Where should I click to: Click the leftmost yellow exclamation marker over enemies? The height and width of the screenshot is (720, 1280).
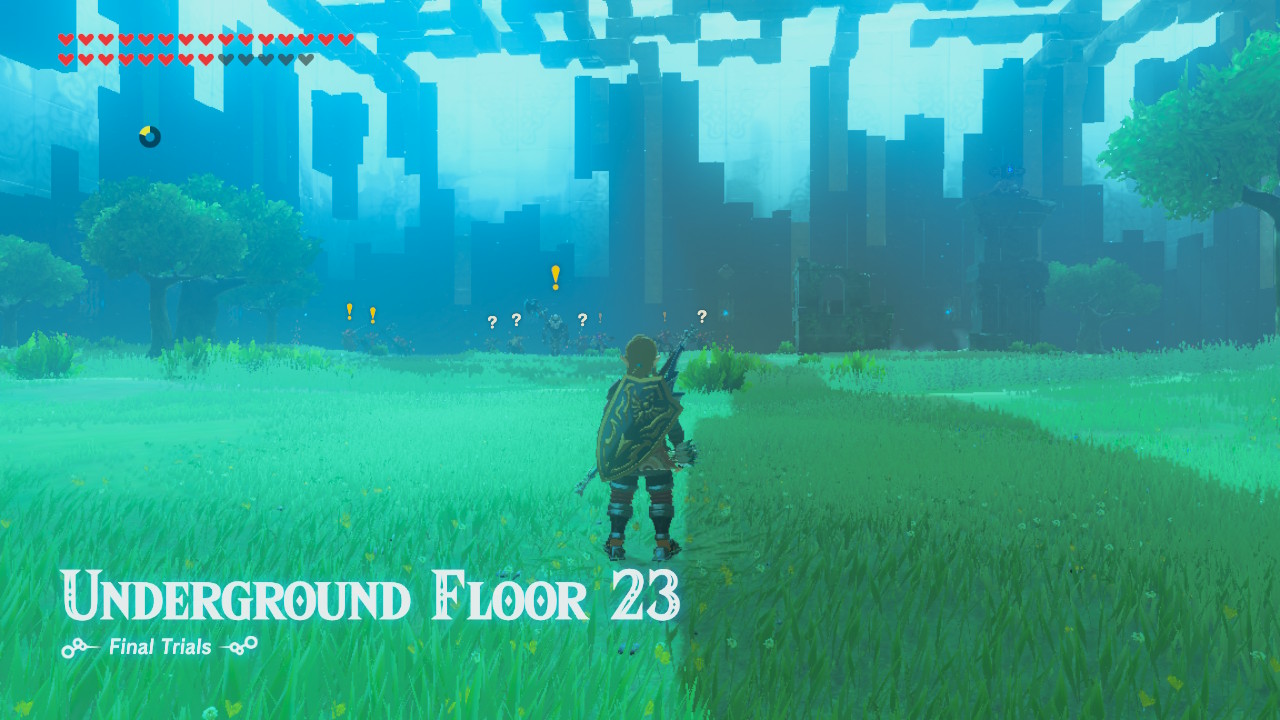[x=349, y=313]
